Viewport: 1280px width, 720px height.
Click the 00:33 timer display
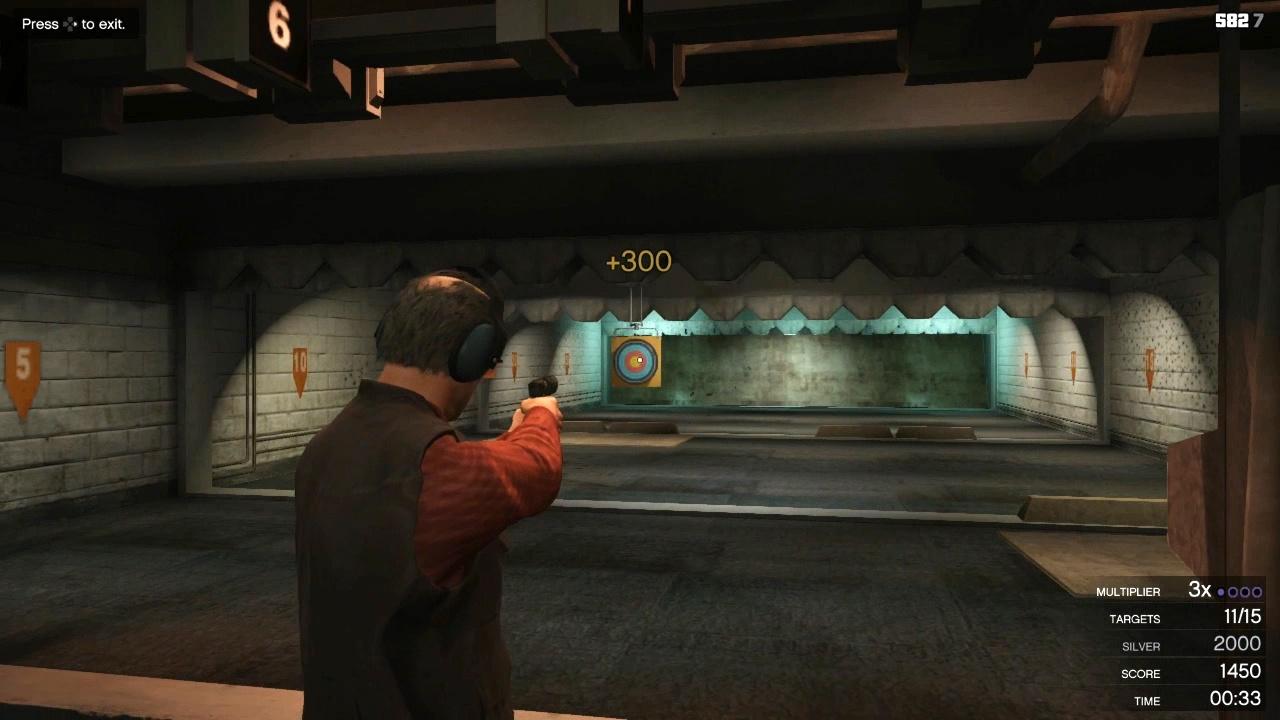coord(1237,700)
